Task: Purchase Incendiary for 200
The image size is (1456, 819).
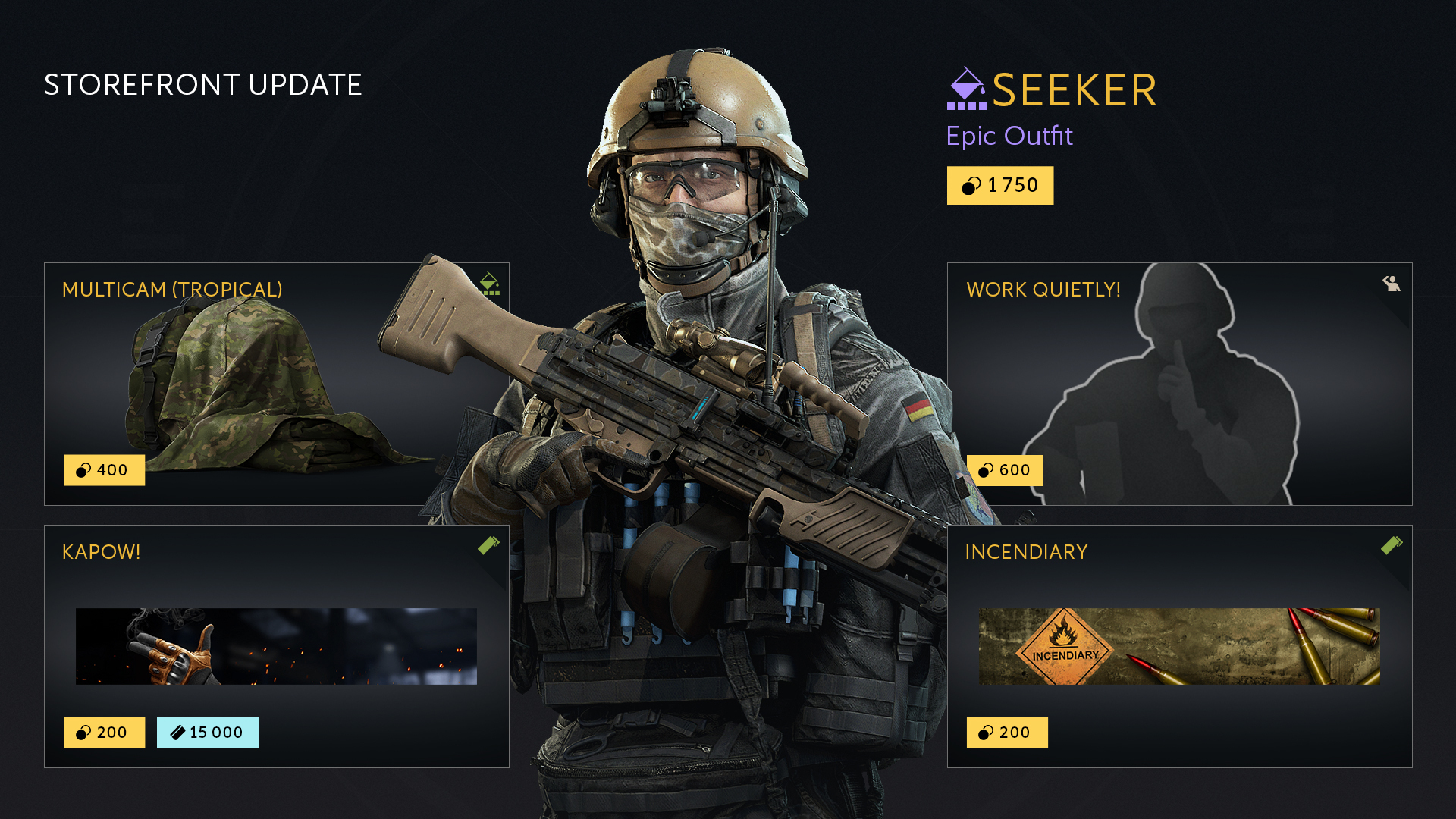Action: tap(1006, 733)
